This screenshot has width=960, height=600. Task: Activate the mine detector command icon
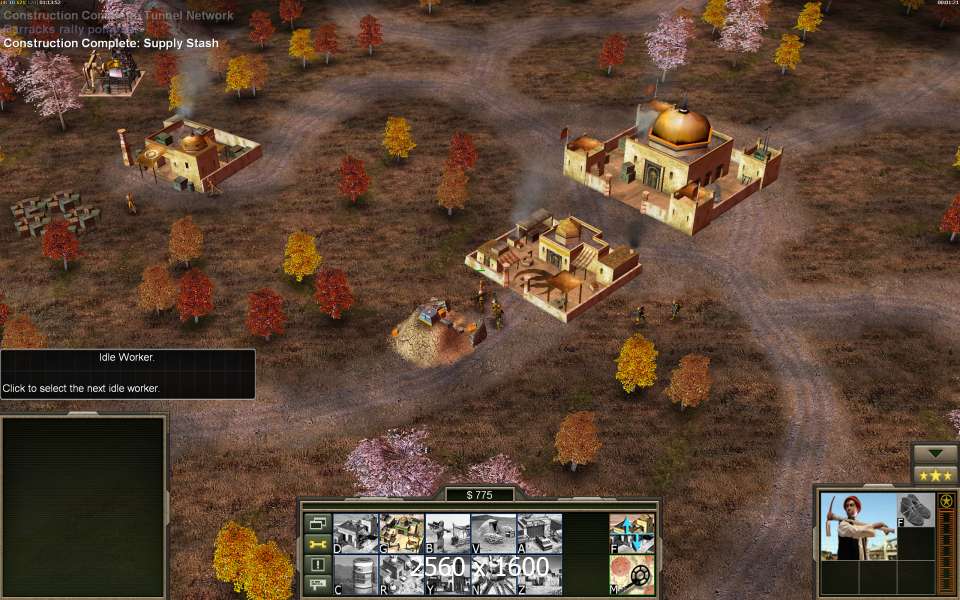click(x=632, y=575)
